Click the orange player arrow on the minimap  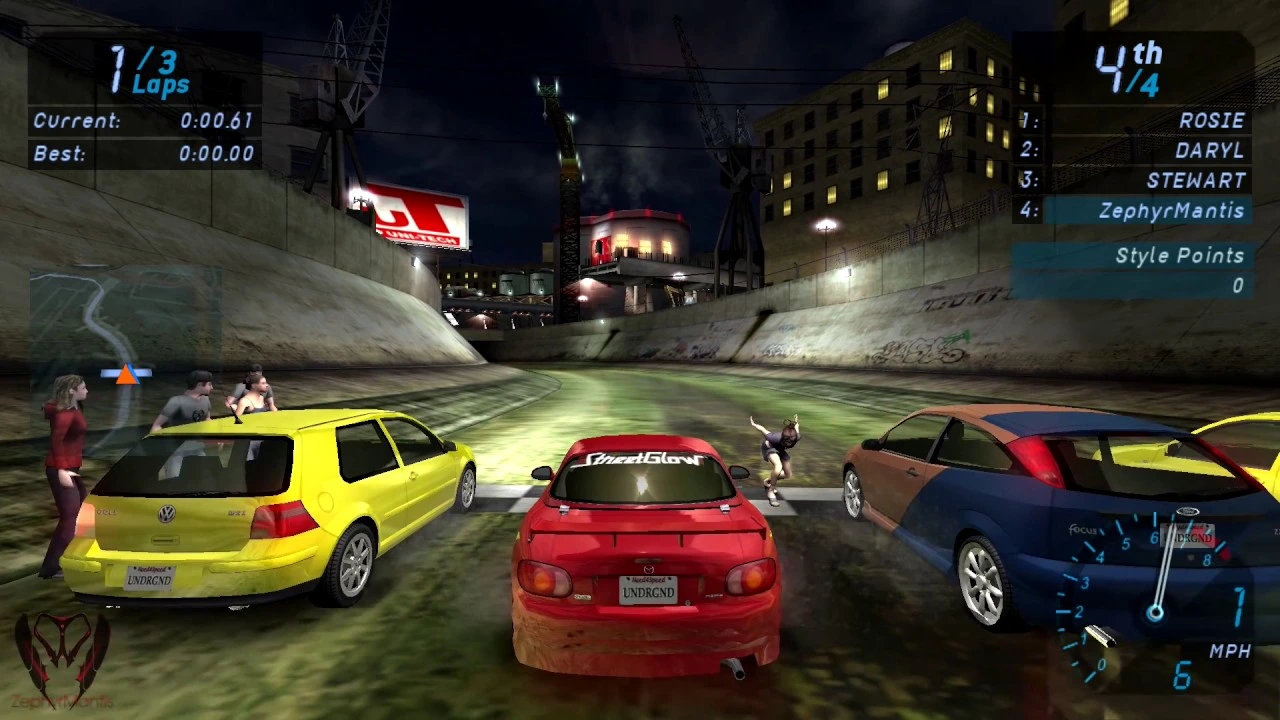(124, 375)
